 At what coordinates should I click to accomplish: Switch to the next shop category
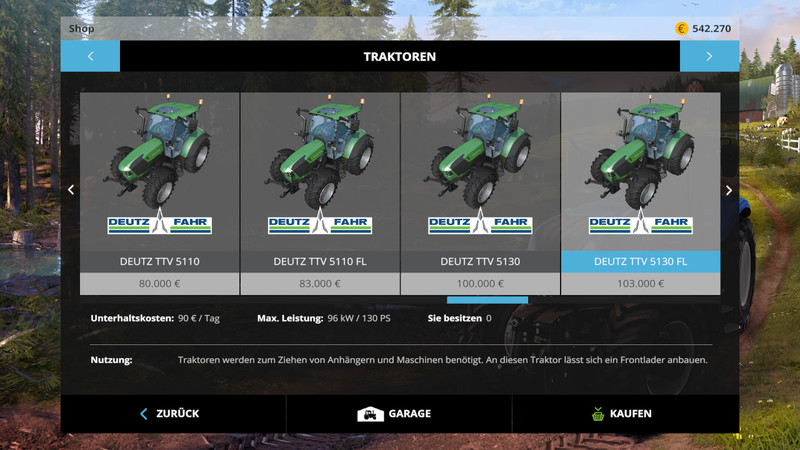click(x=709, y=56)
